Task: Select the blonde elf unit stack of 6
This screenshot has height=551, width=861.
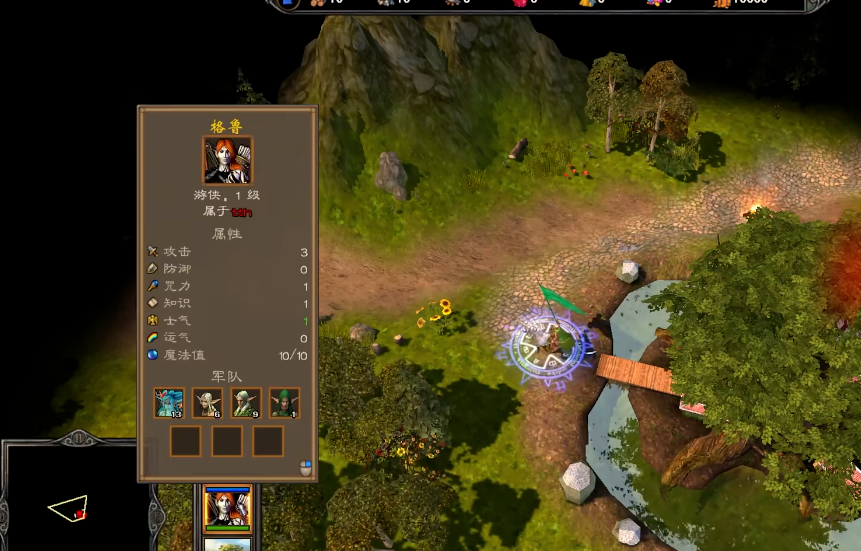Action: 207,402
